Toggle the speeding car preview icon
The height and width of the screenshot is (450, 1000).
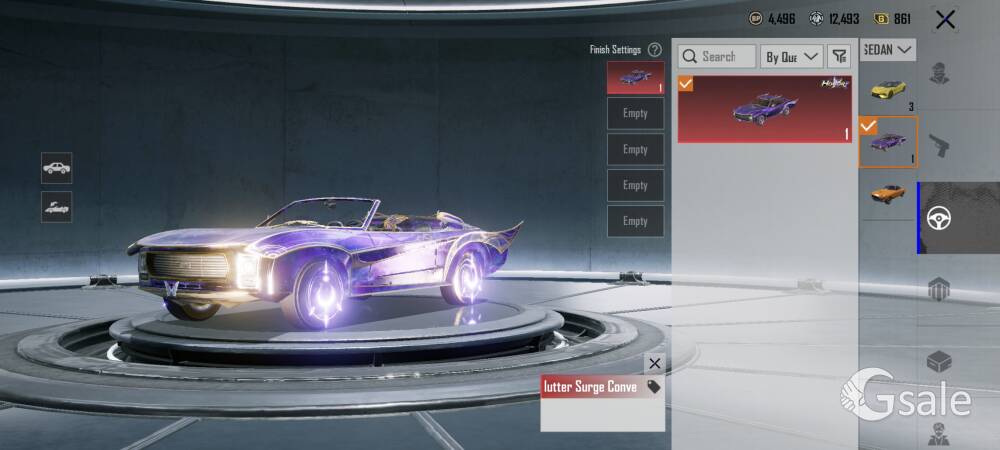pos(57,206)
